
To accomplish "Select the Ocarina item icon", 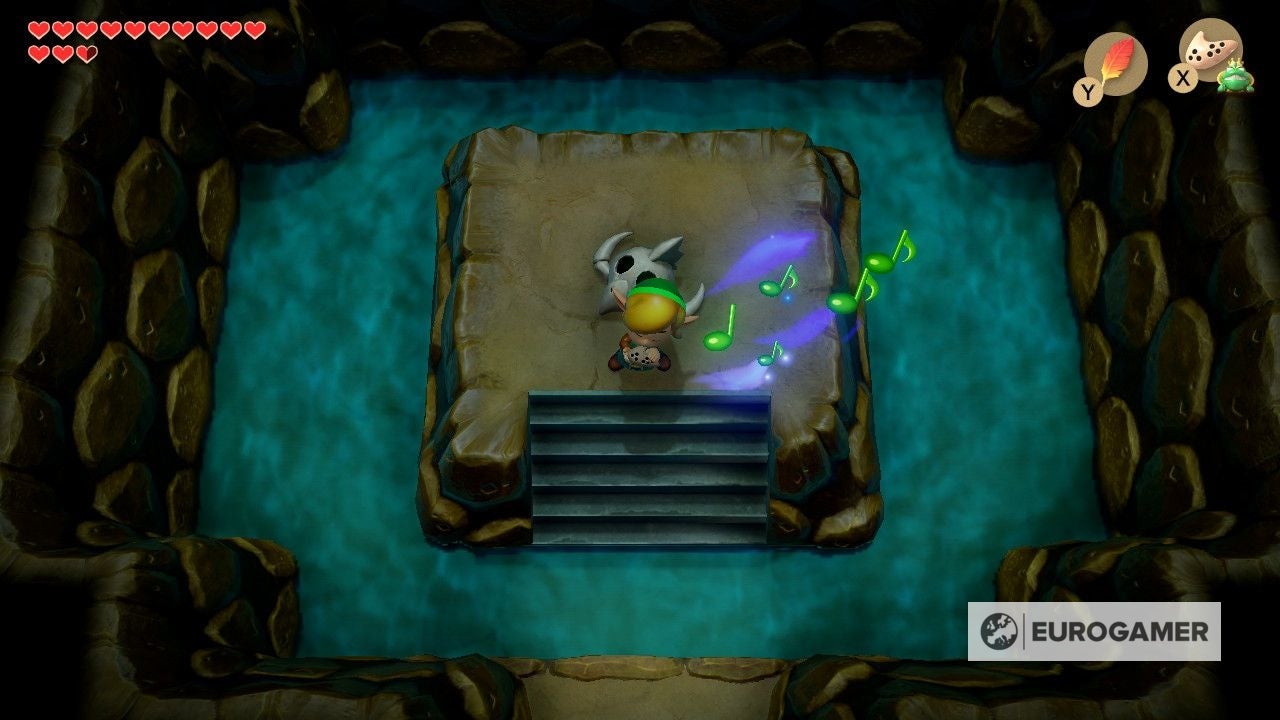I will pos(1208,49).
